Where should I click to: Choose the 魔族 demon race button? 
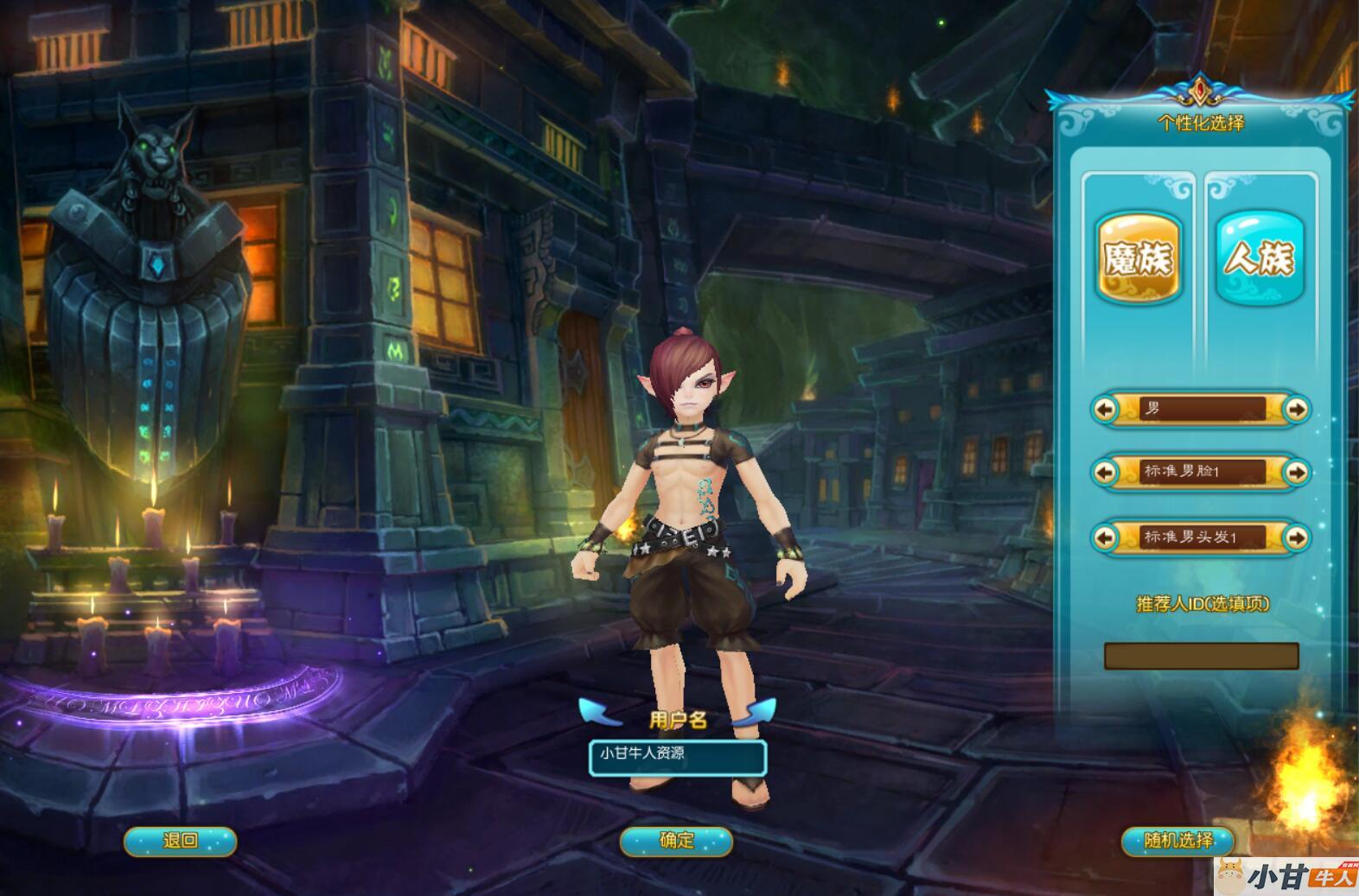click(x=1139, y=257)
